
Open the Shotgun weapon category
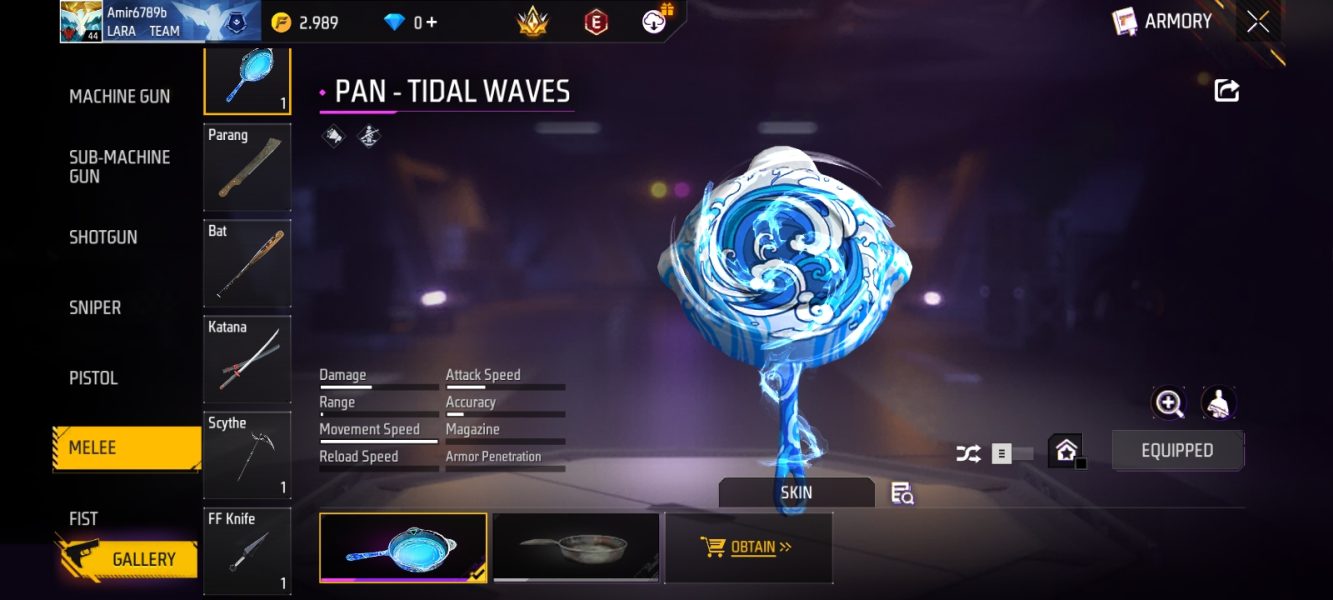tap(103, 238)
